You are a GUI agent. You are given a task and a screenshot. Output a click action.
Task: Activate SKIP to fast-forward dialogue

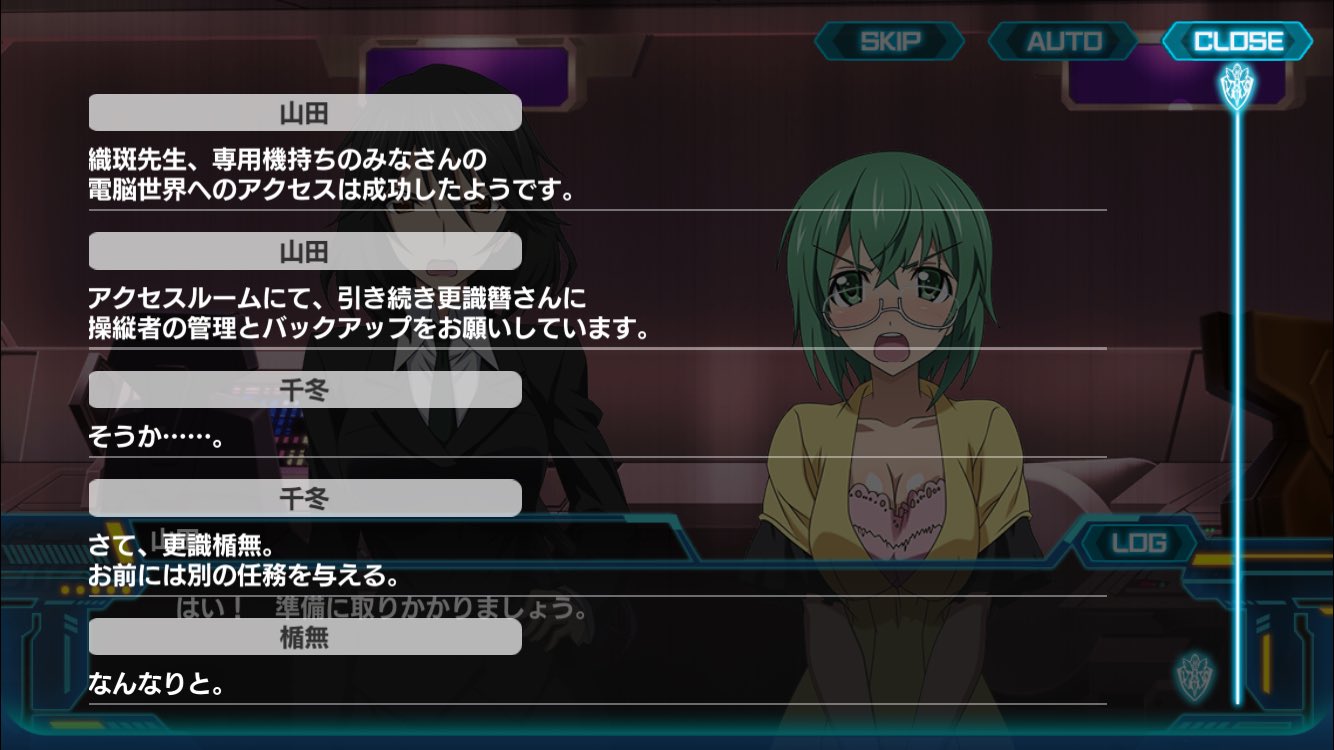point(888,41)
